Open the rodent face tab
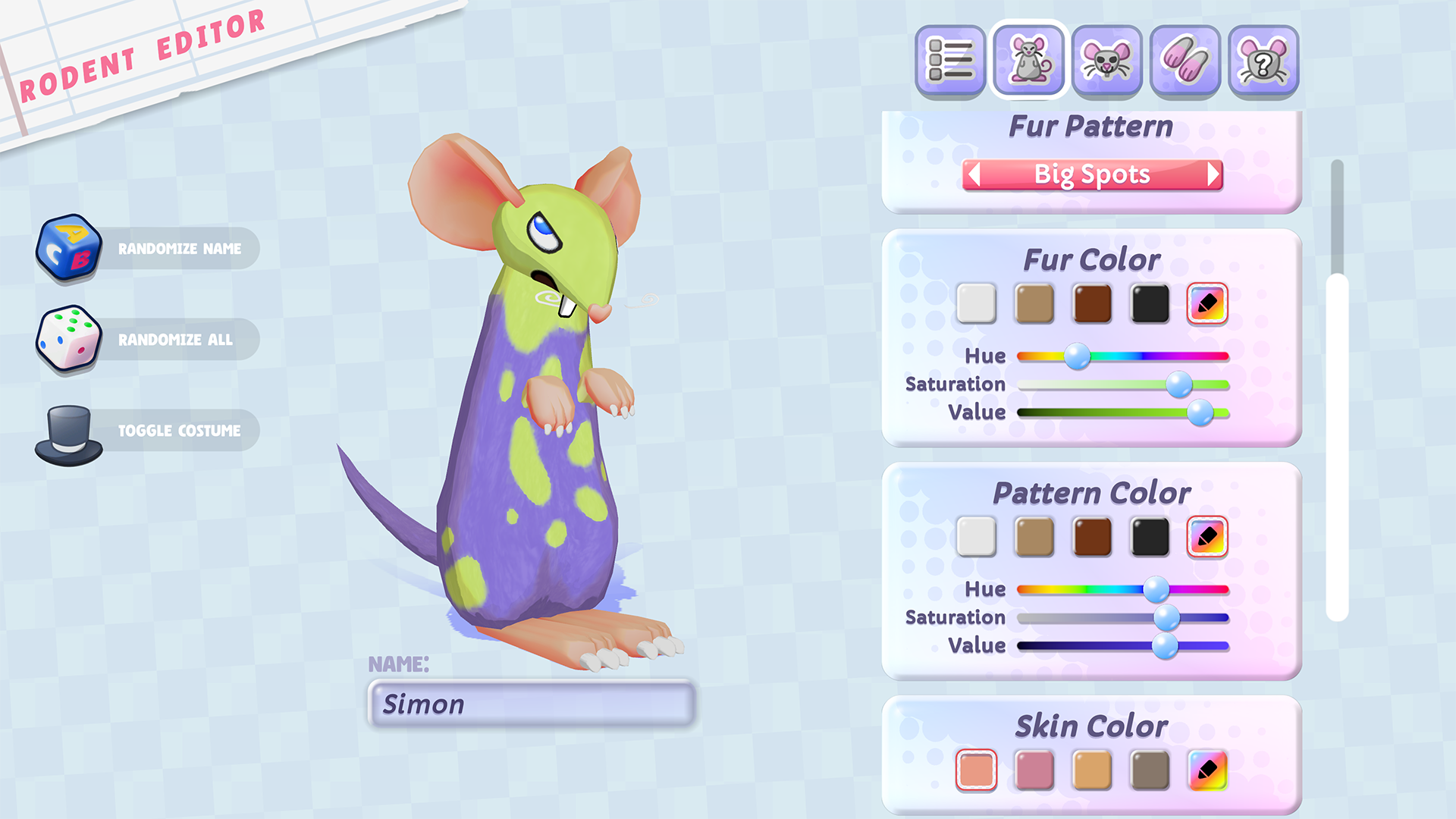 coord(1107,61)
